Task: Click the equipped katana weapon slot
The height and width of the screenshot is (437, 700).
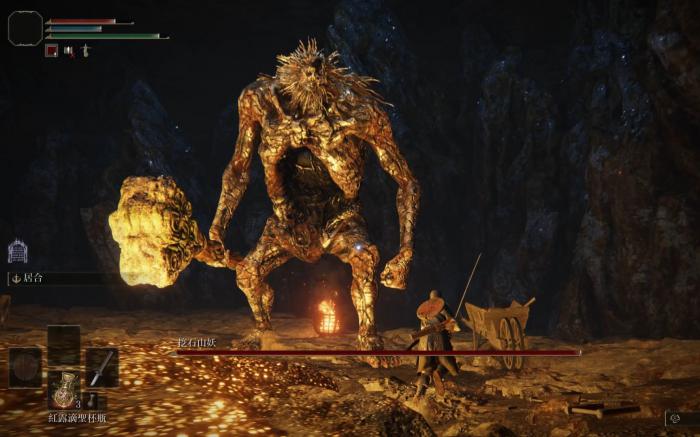Action: click(101, 367)
